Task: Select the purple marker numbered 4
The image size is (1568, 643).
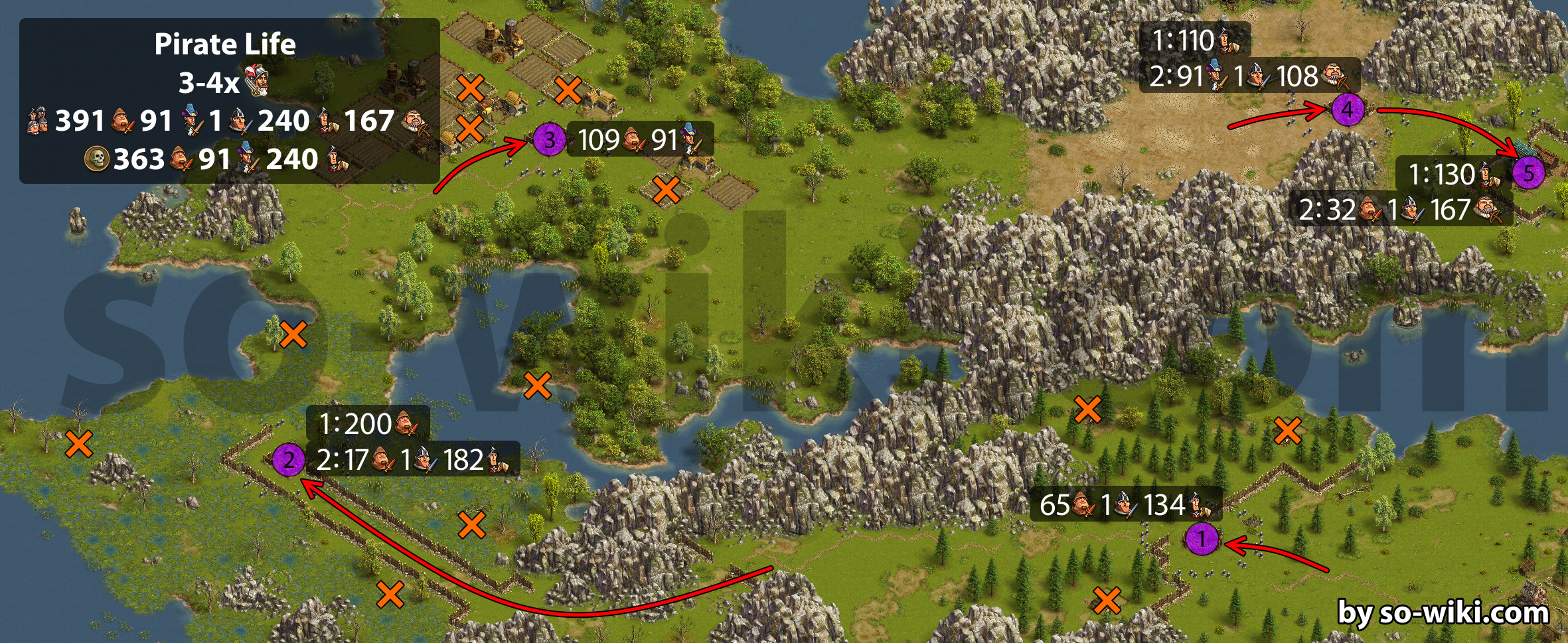Action: coord(1348,109)
